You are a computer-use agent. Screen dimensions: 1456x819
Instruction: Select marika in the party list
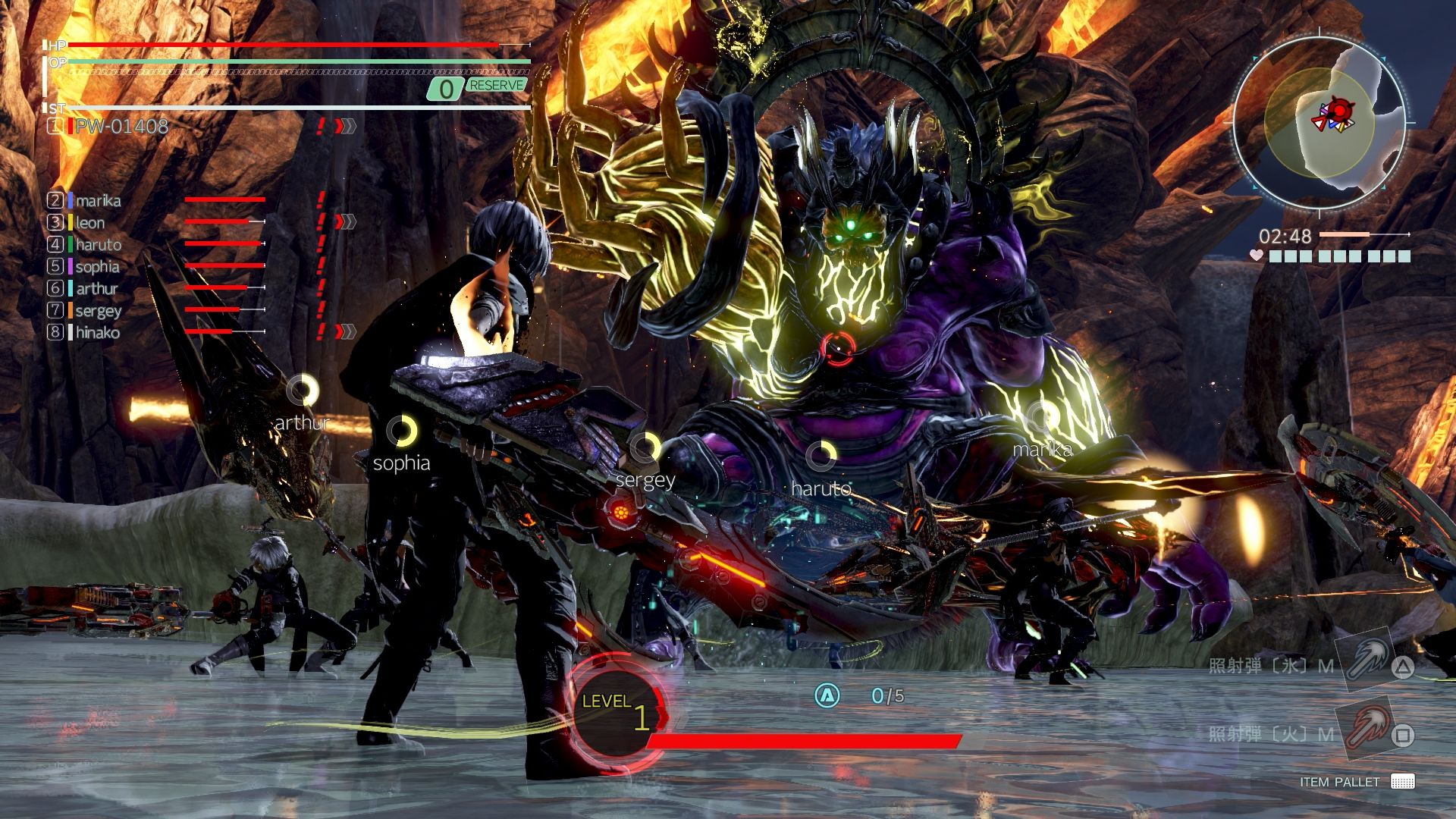[98, 201]
